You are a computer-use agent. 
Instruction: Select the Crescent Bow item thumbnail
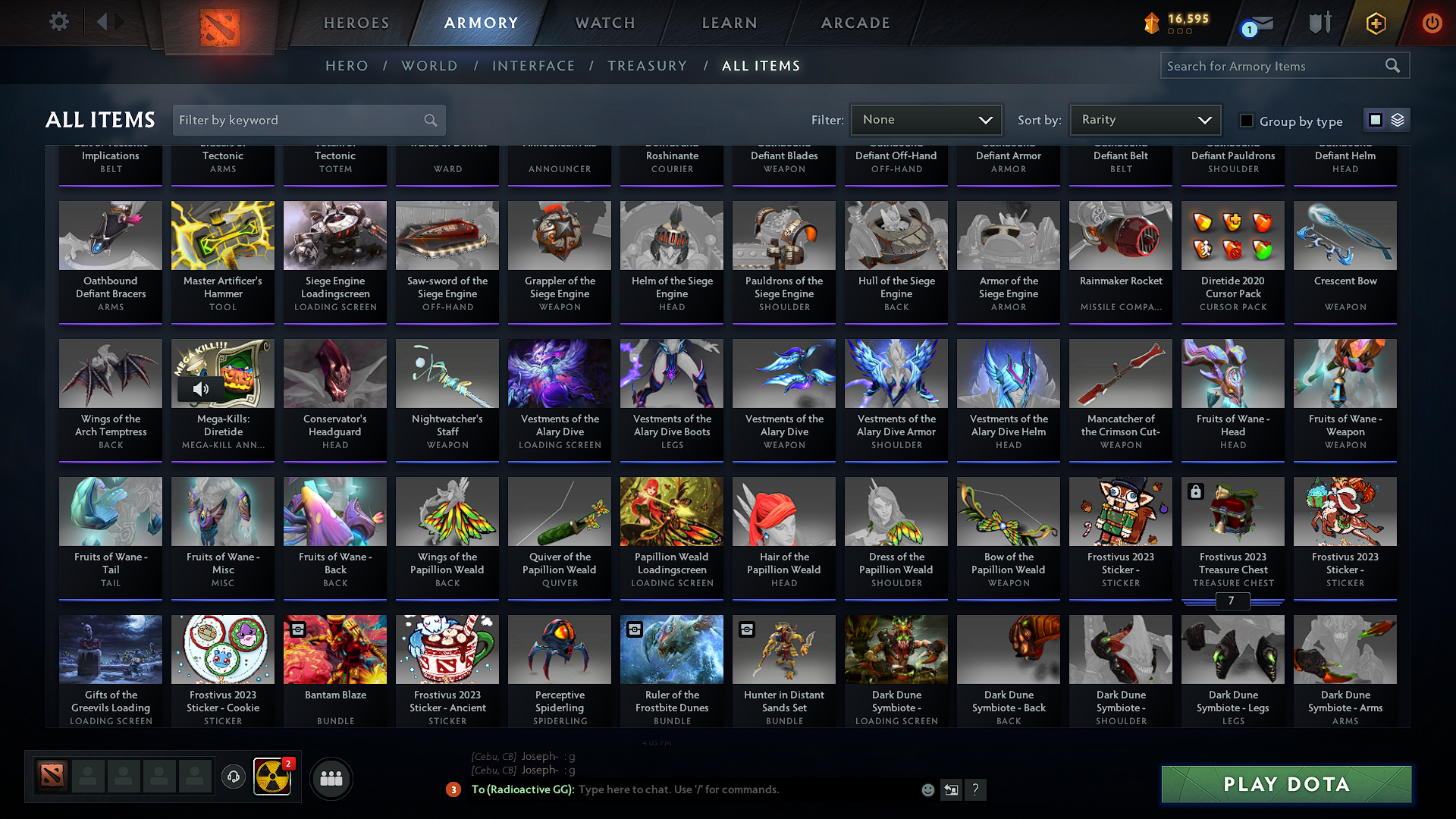tap(1345, 235)
